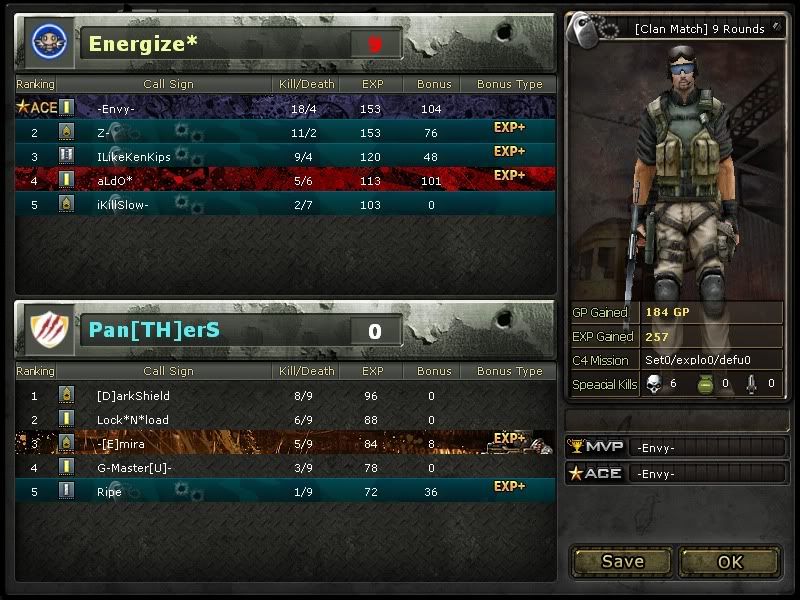Select the -Envy- ACE player row
The image size is (800, 600).
click(x=285, y=108)
